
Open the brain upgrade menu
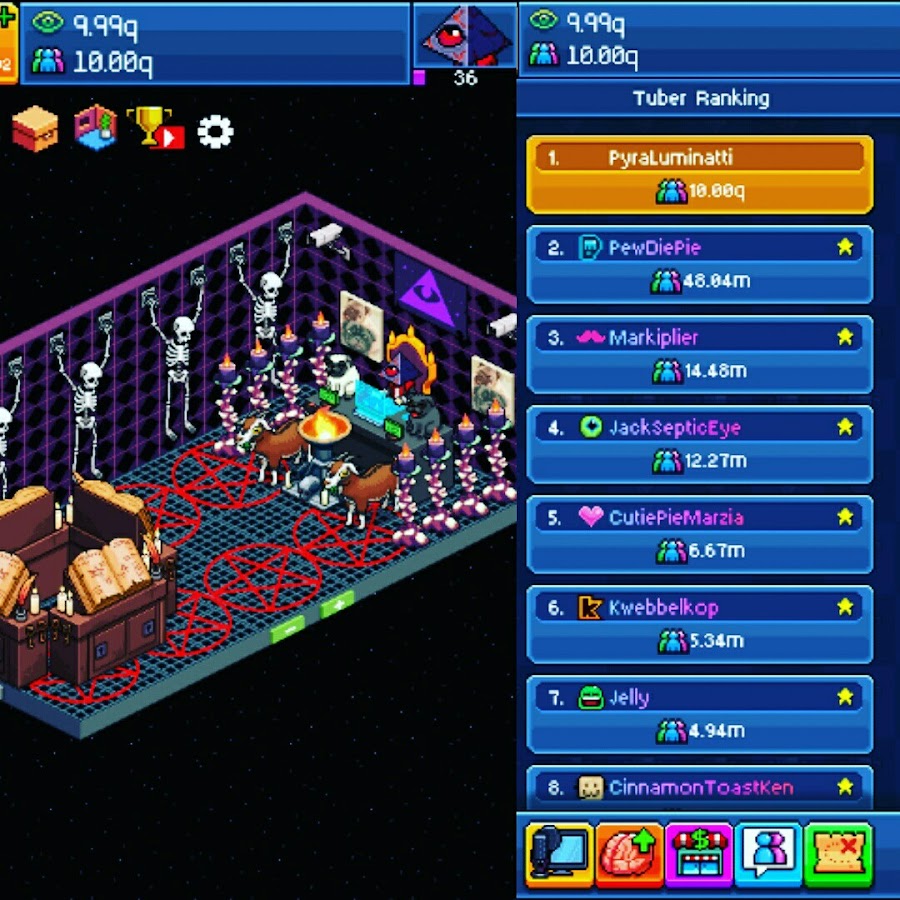(629, 853)
